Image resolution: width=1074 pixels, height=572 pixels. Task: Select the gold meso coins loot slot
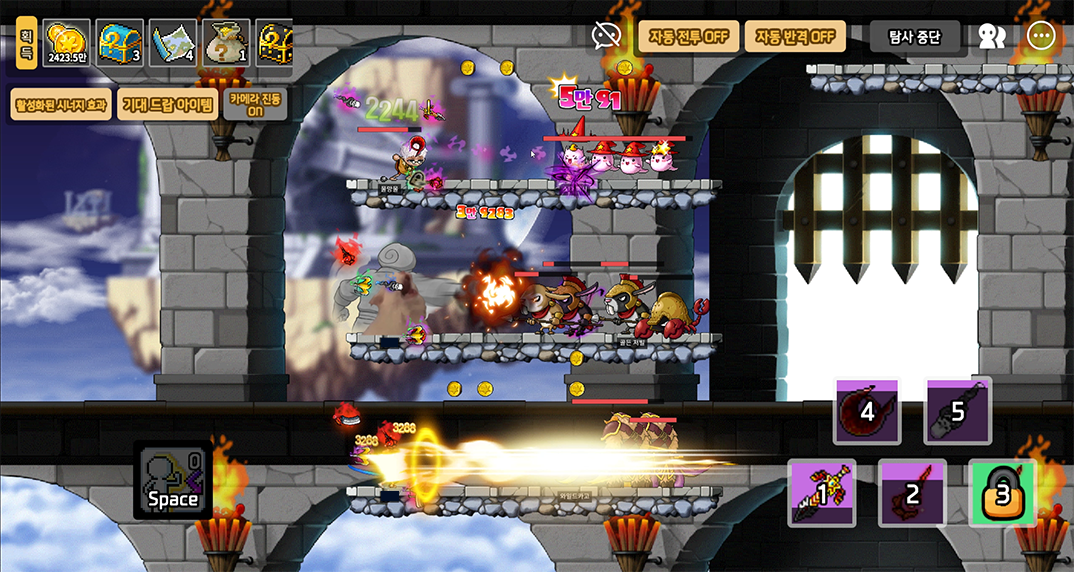click(x=66, y=43)
